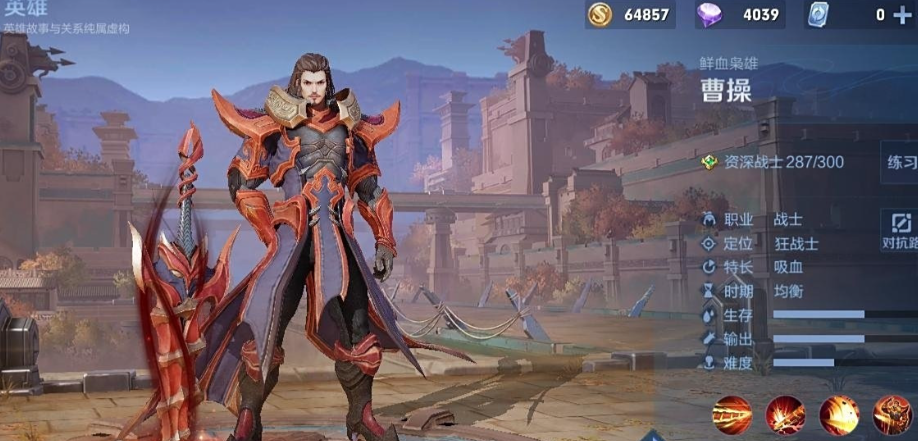Show the sword impact burst skill icon
Image resolution: width=918 pixels, height=441 pixels.
click(x=785, y=415)
